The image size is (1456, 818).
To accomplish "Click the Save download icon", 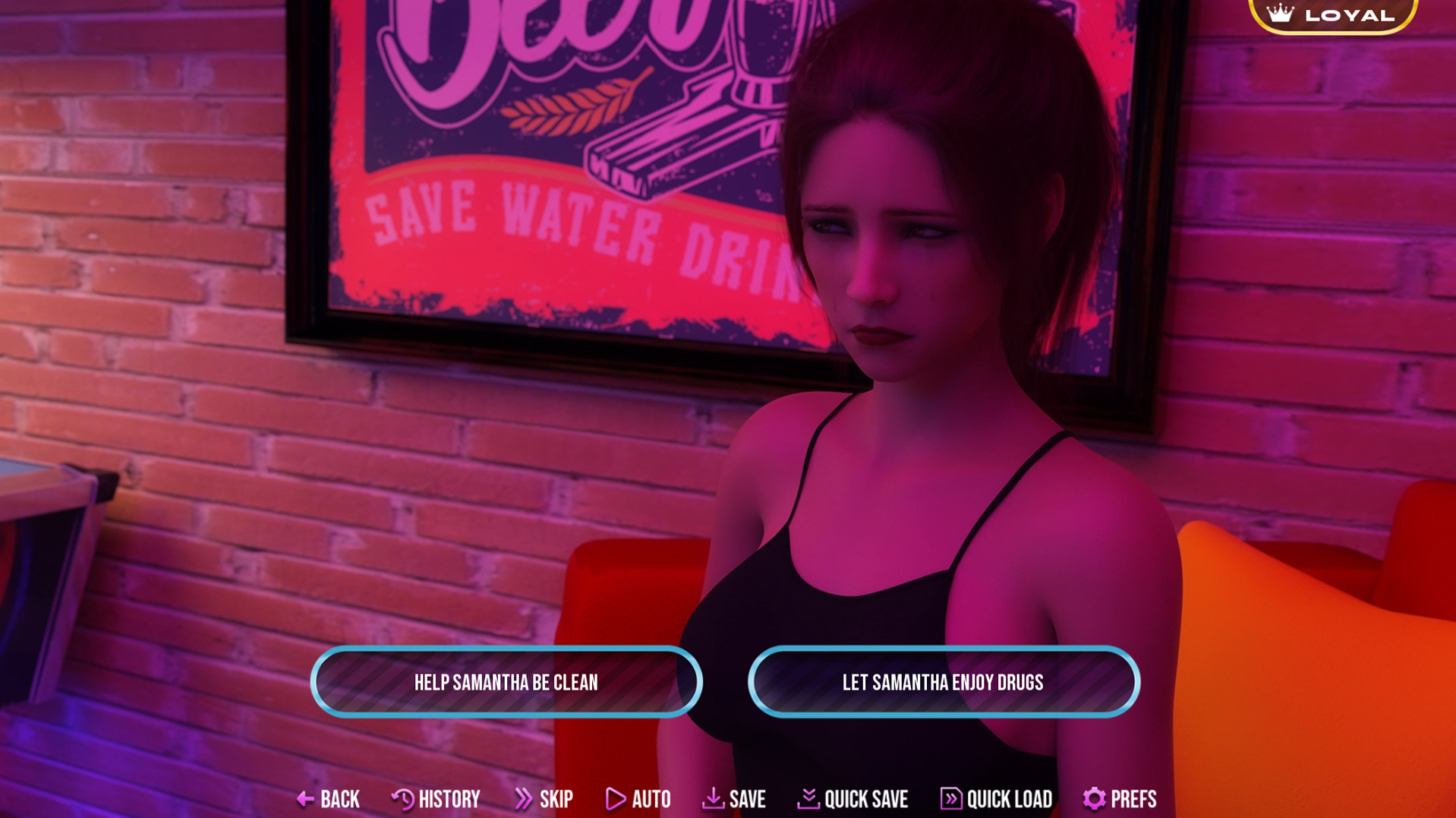I will click(712, 798).
